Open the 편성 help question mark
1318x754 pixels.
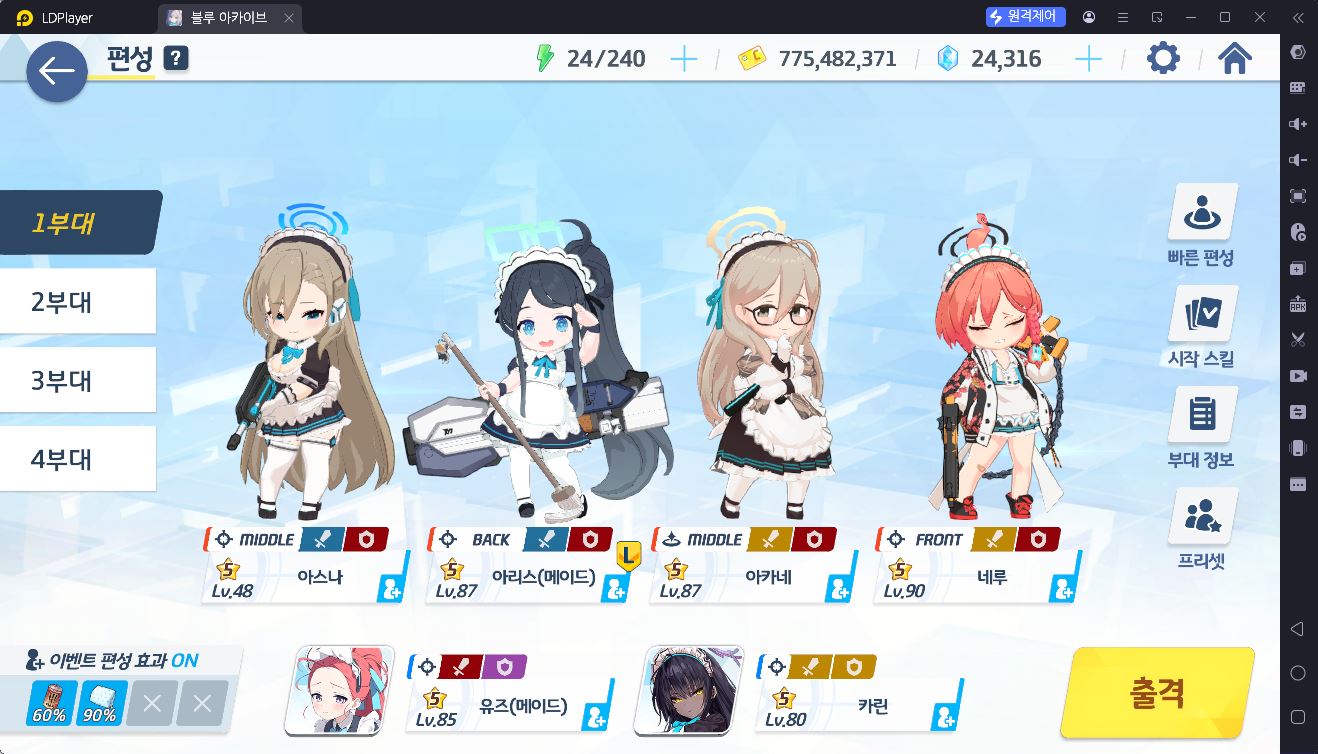[x=176, y=59]
